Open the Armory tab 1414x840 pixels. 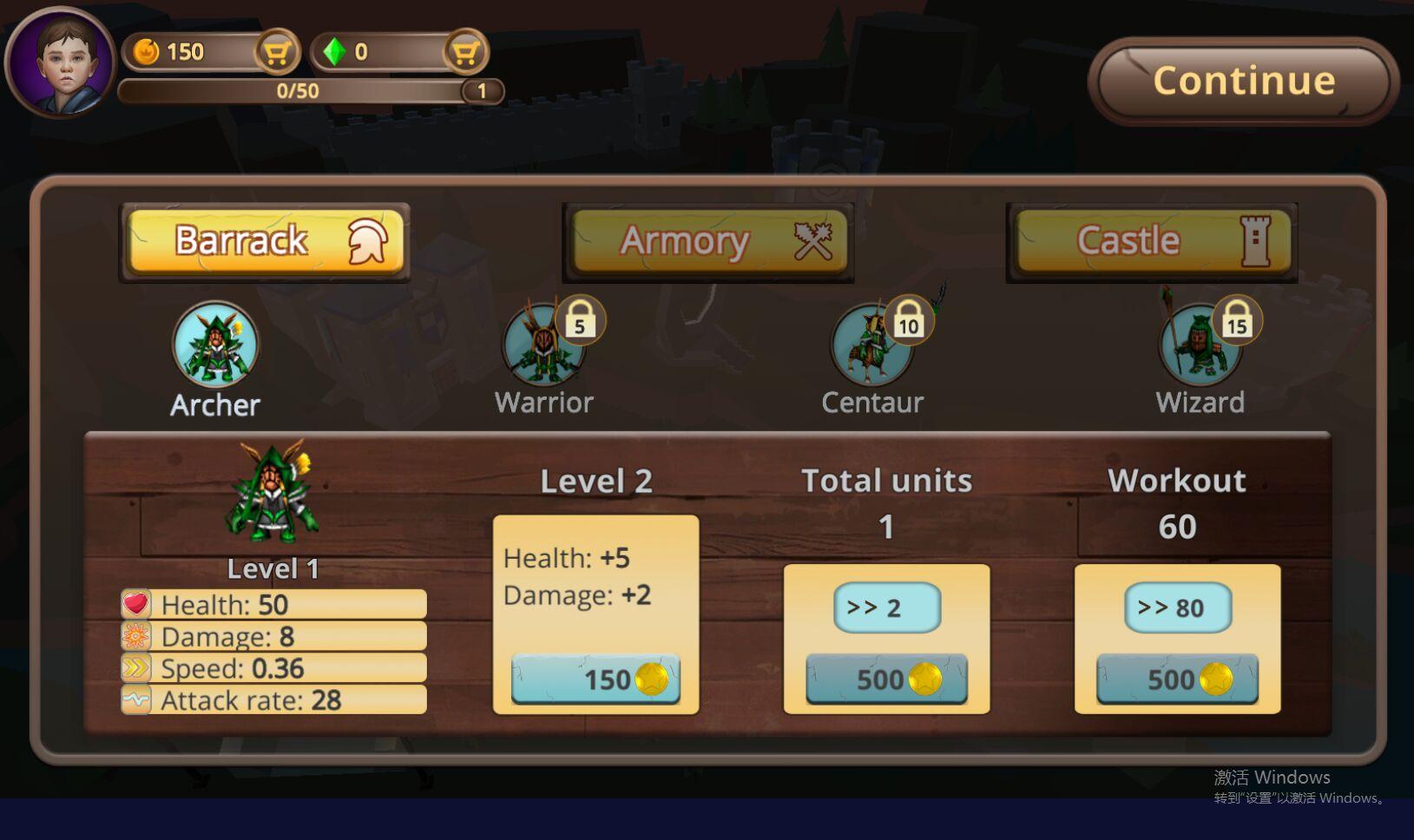tap(708, 241)
